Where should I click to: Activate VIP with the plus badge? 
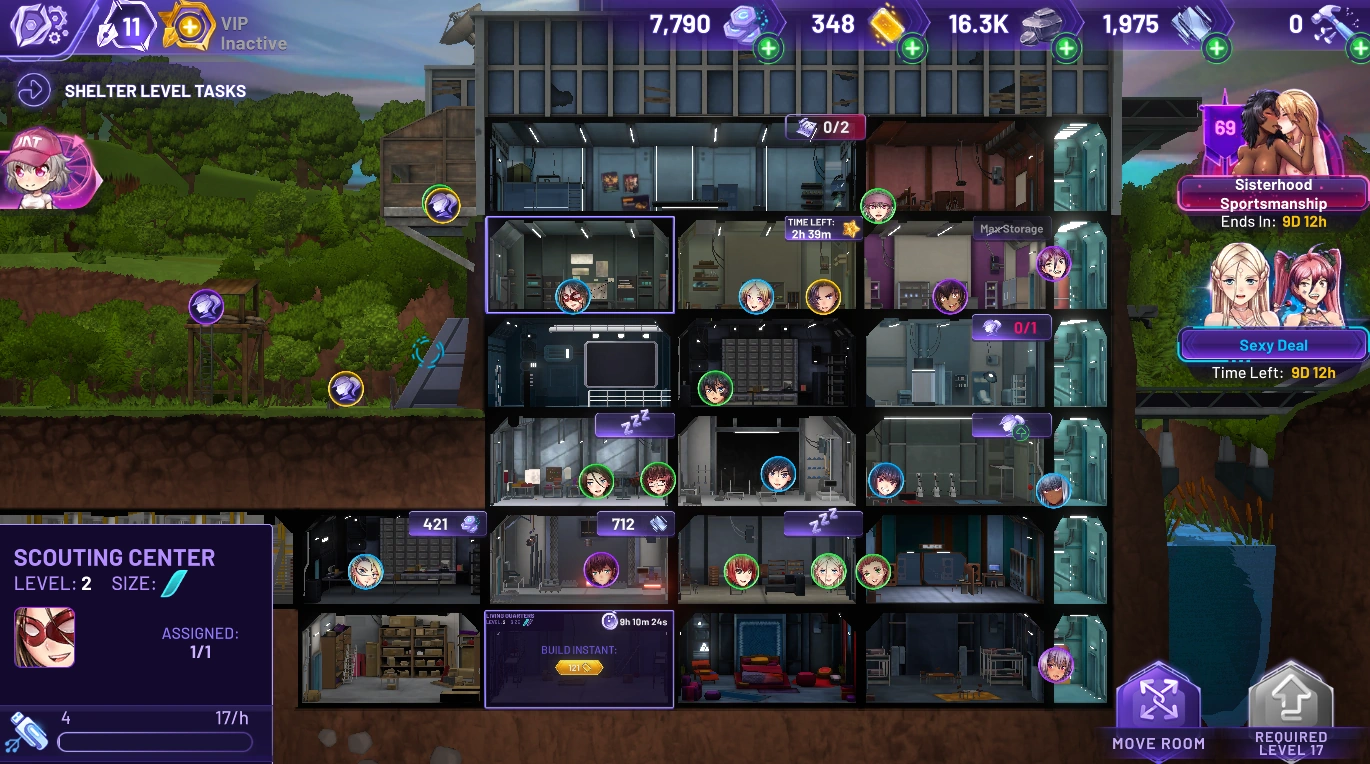pos(188,27)
